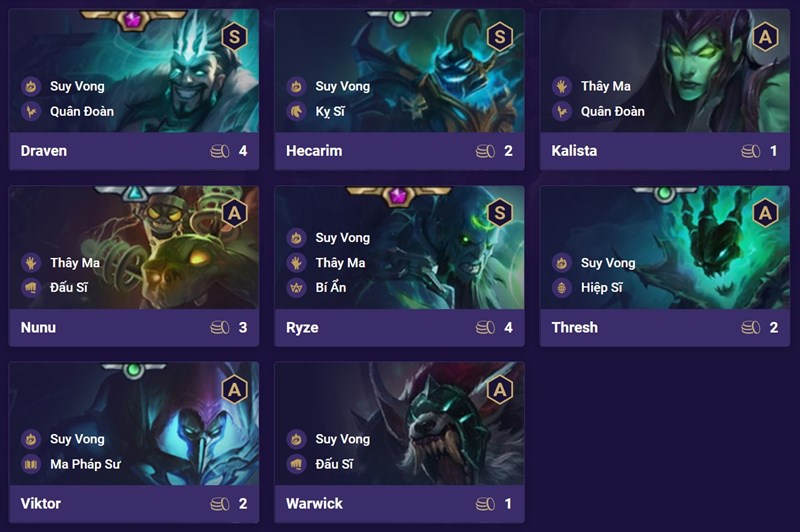This screenshot has width=800, height=532.
Task: Click the A tier badge on Warwick
Action: click(499, 389)
